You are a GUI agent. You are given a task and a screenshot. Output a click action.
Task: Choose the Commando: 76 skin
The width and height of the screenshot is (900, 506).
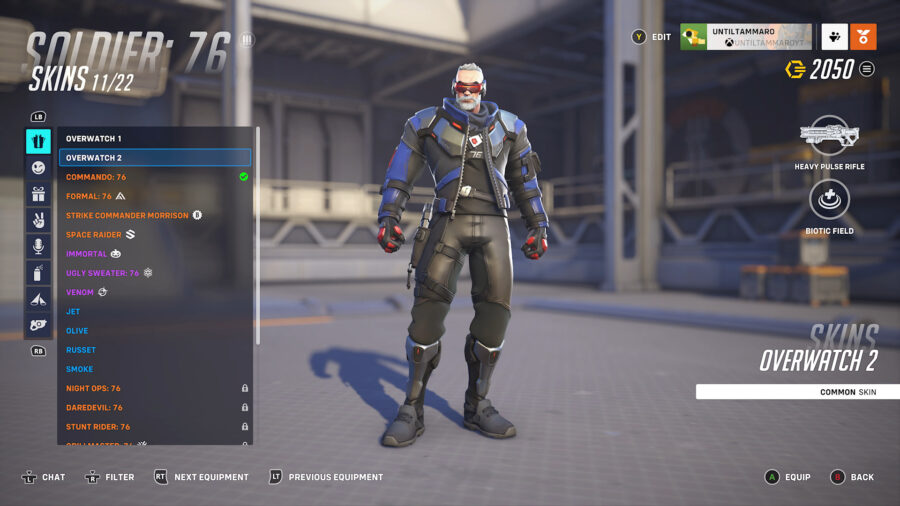click(x=96, y=177)
